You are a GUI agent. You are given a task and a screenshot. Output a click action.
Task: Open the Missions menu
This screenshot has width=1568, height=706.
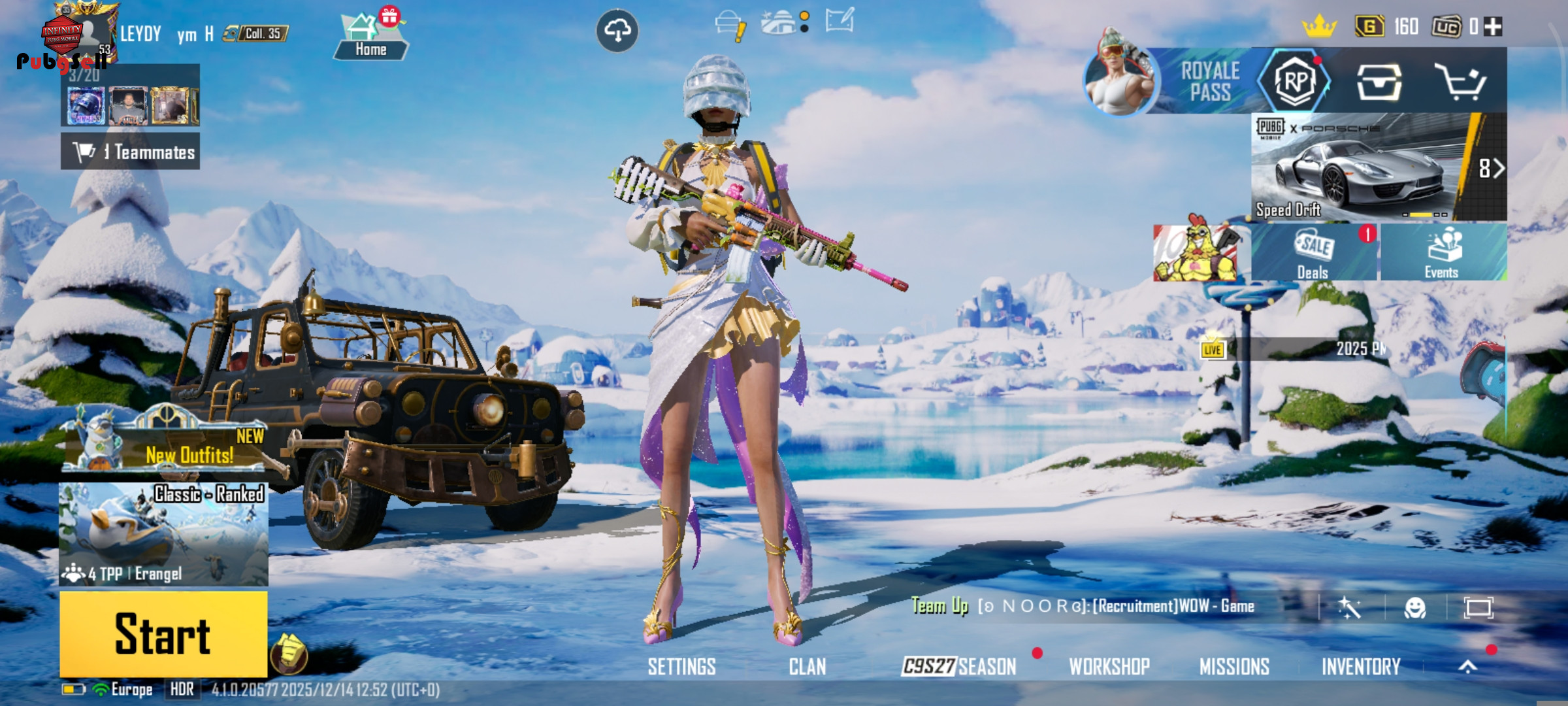[x=1234, y=666]
